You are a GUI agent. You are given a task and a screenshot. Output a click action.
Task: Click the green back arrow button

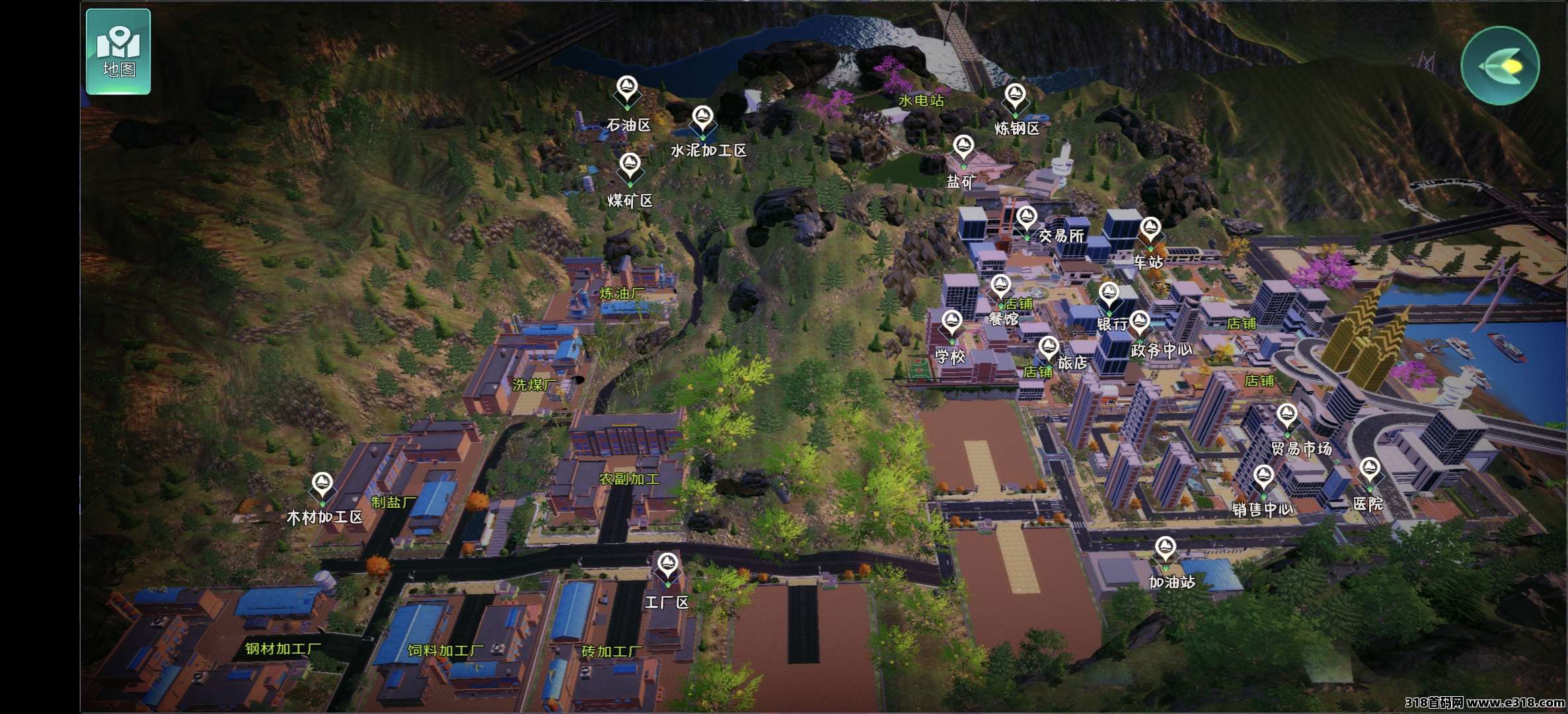click(1500, 65)
